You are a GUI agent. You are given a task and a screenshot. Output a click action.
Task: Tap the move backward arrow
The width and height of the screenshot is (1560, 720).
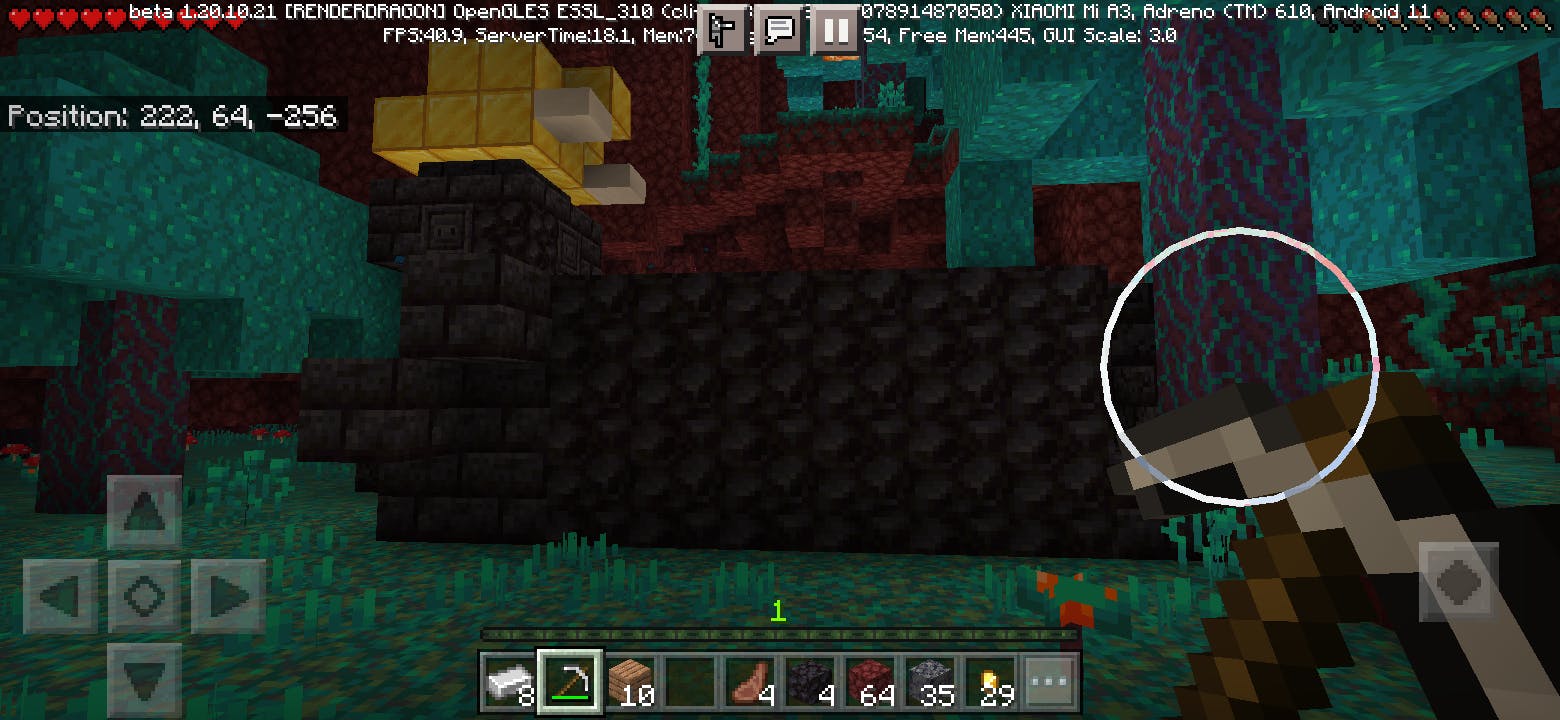144,678
